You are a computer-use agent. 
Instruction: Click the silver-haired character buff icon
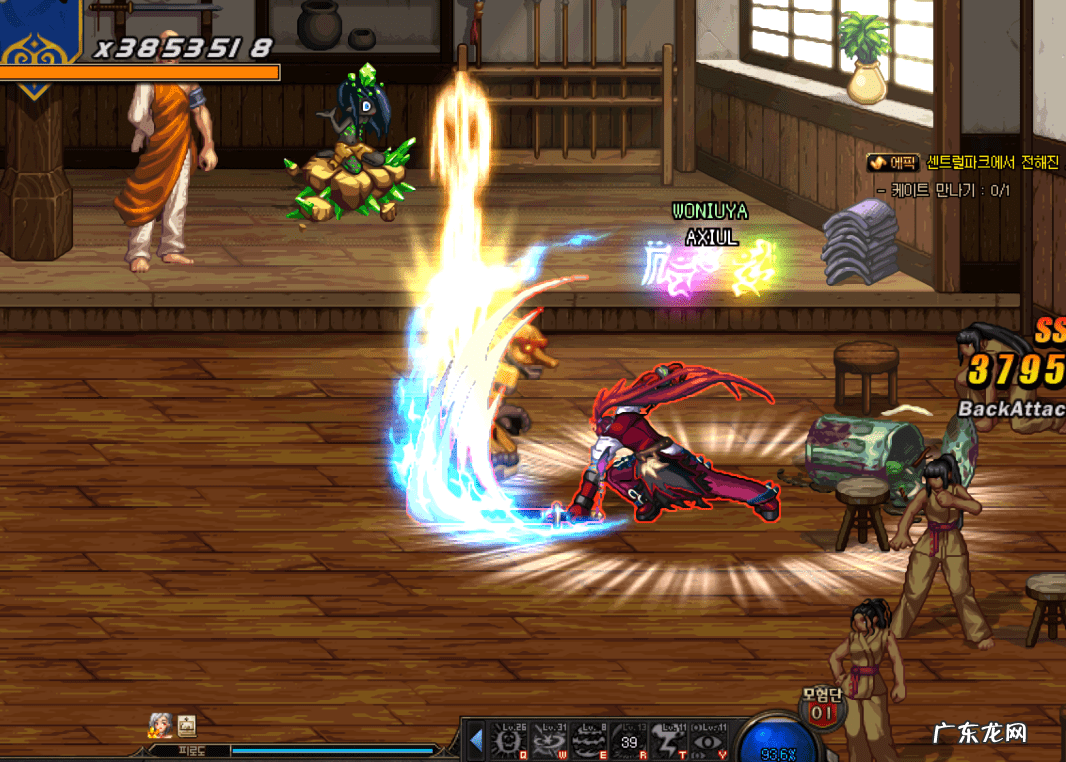[x=159, y=724]
